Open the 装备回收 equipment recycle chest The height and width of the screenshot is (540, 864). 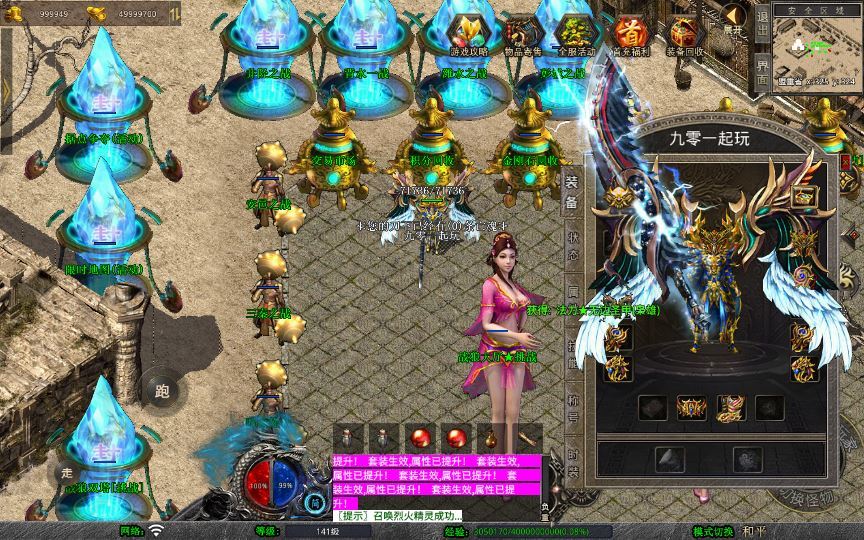coord(684,35)
